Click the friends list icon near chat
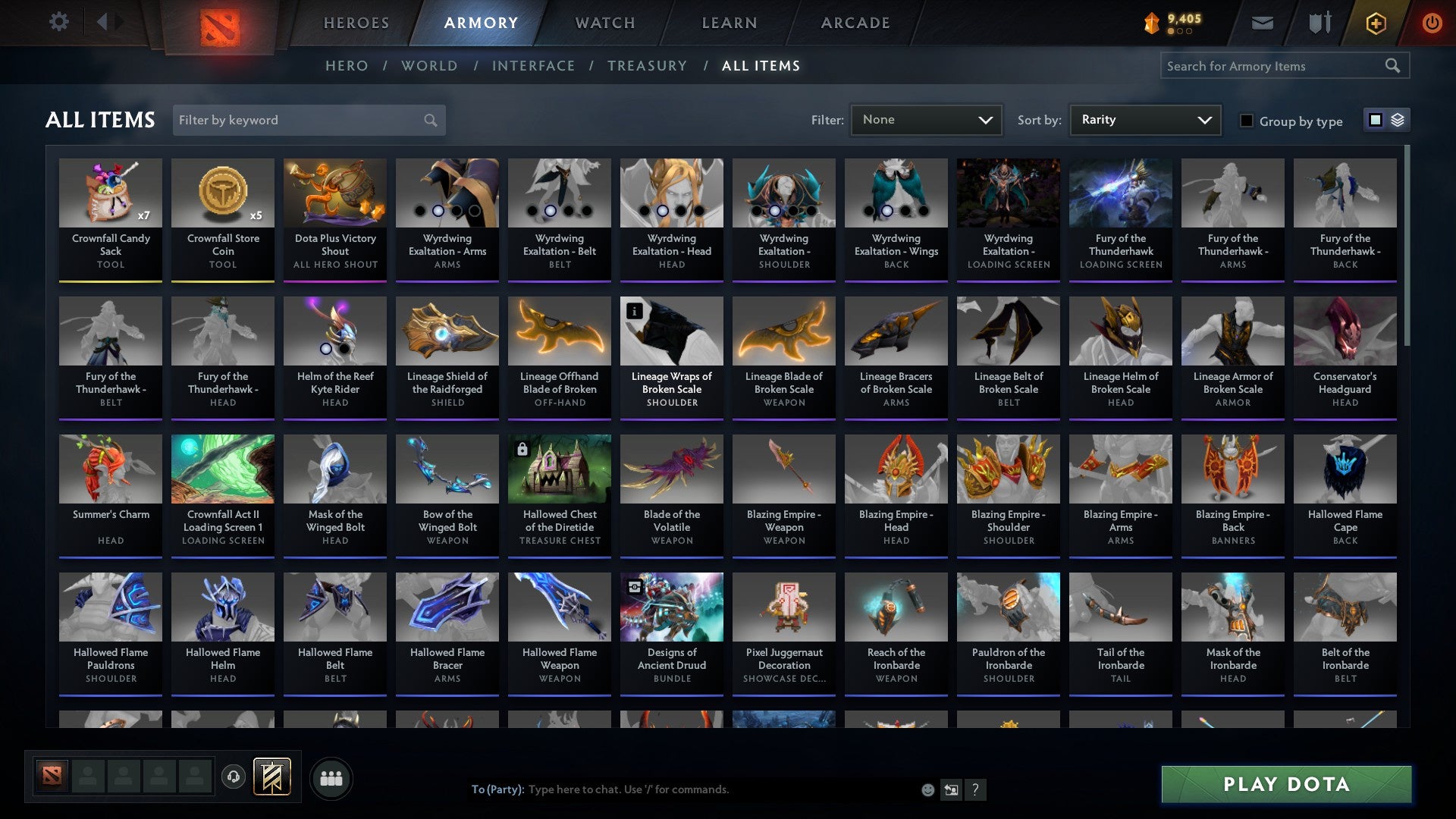This screenshot has height=819, width=1456. click(331, 777)
